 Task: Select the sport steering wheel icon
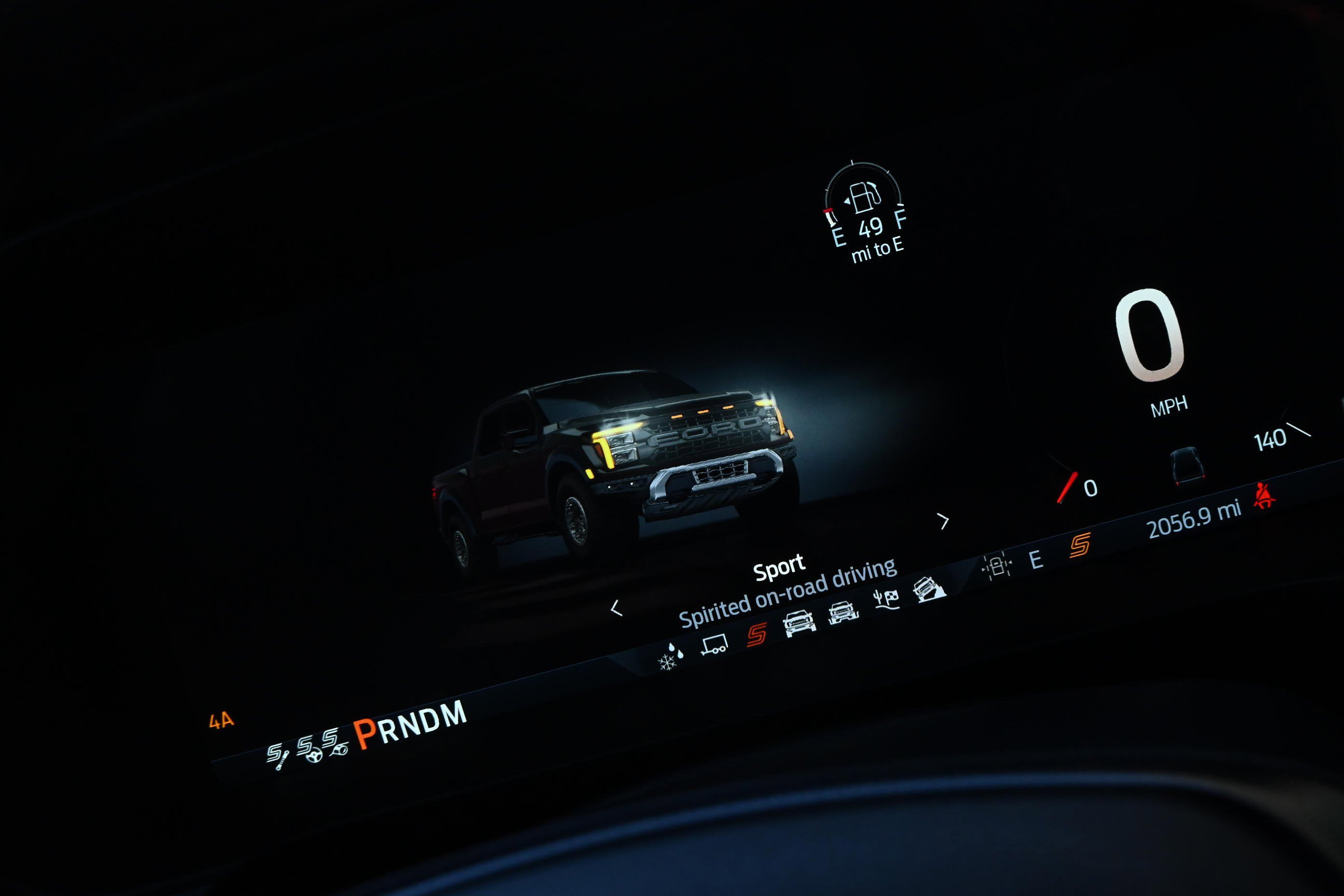[x=308, y=749]
